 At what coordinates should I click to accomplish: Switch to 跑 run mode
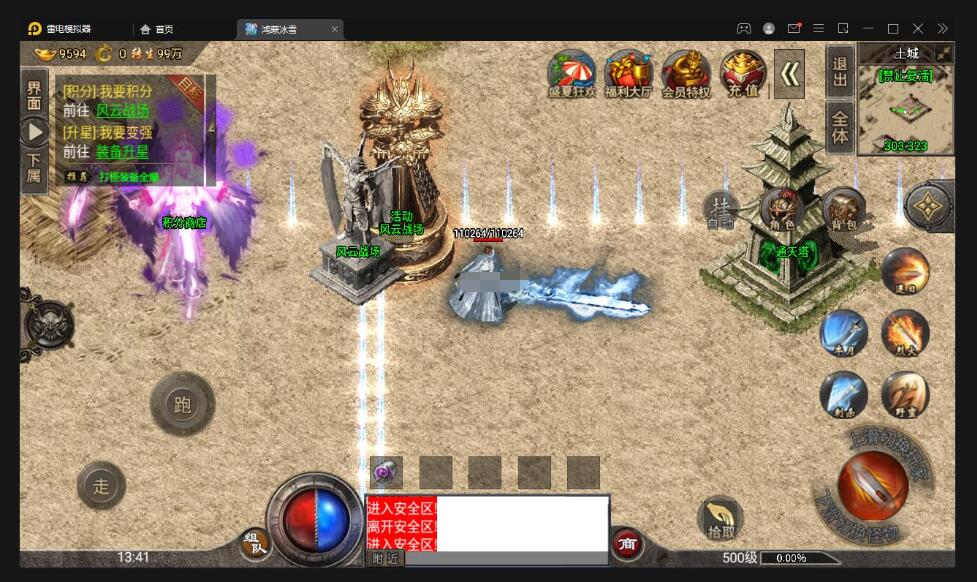[182, 404]
